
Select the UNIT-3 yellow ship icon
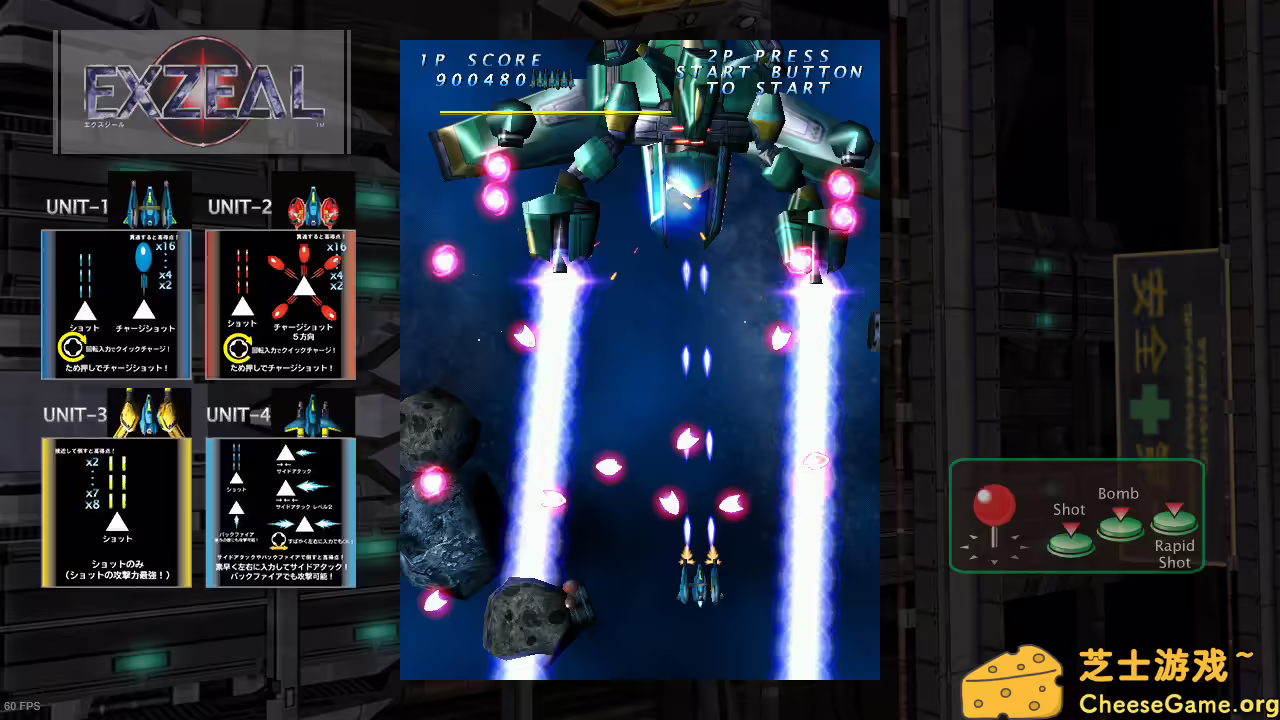150,410
